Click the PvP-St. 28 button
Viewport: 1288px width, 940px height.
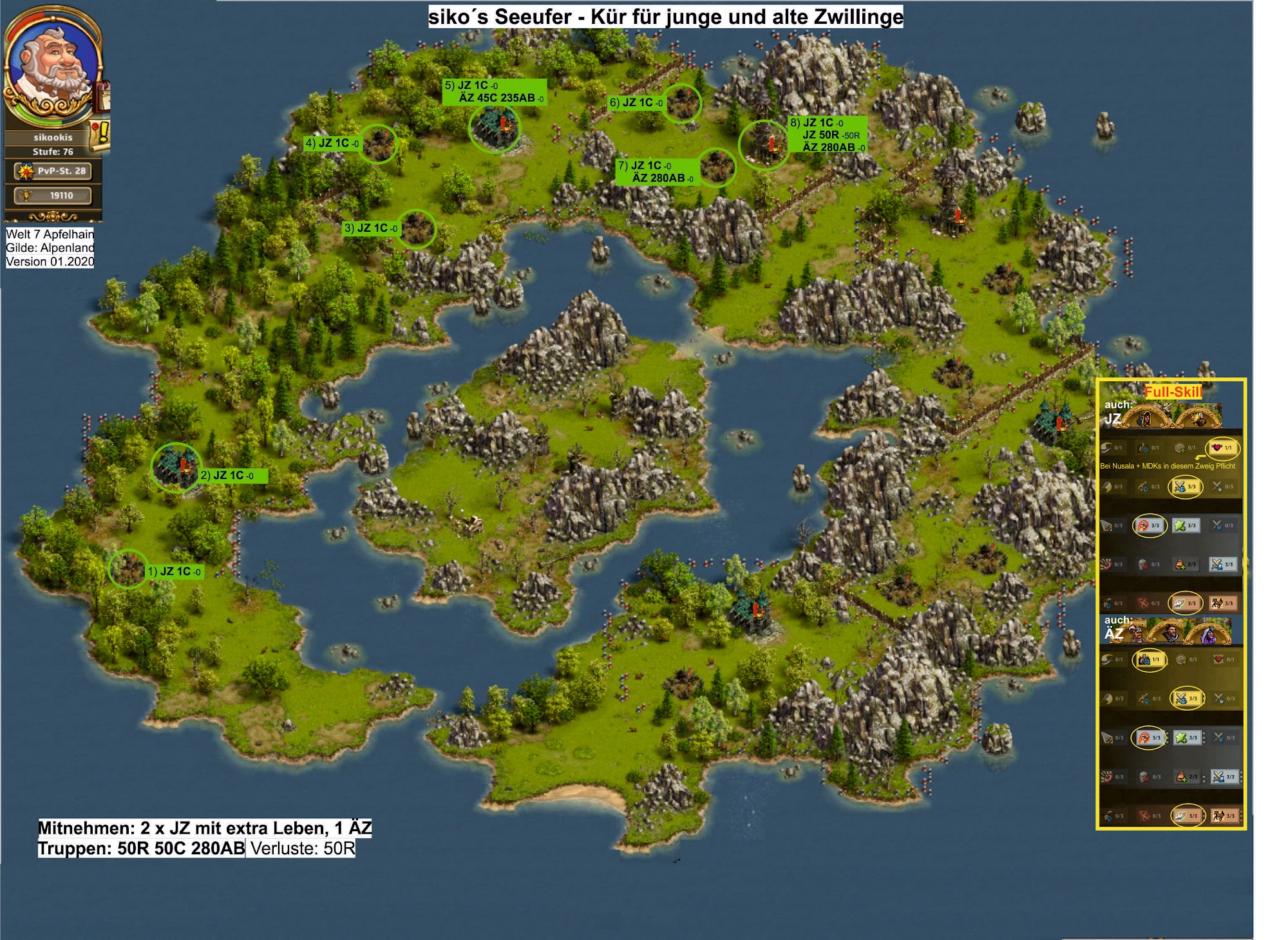[53, 171]
